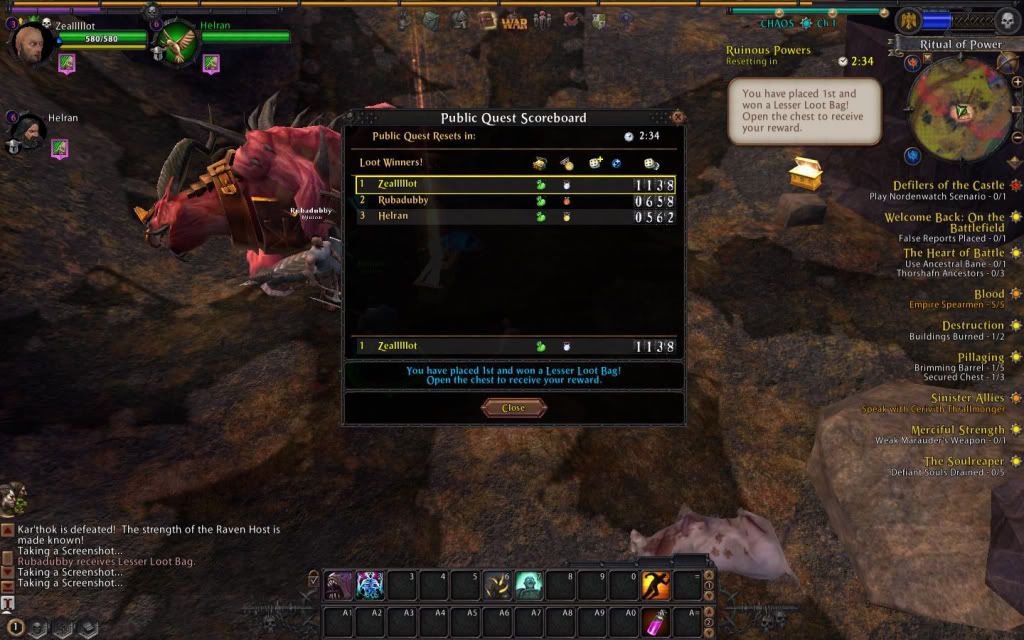Dismiss scoreboard using the X corner button
The image size is (1024, 640).
[677, 117]
